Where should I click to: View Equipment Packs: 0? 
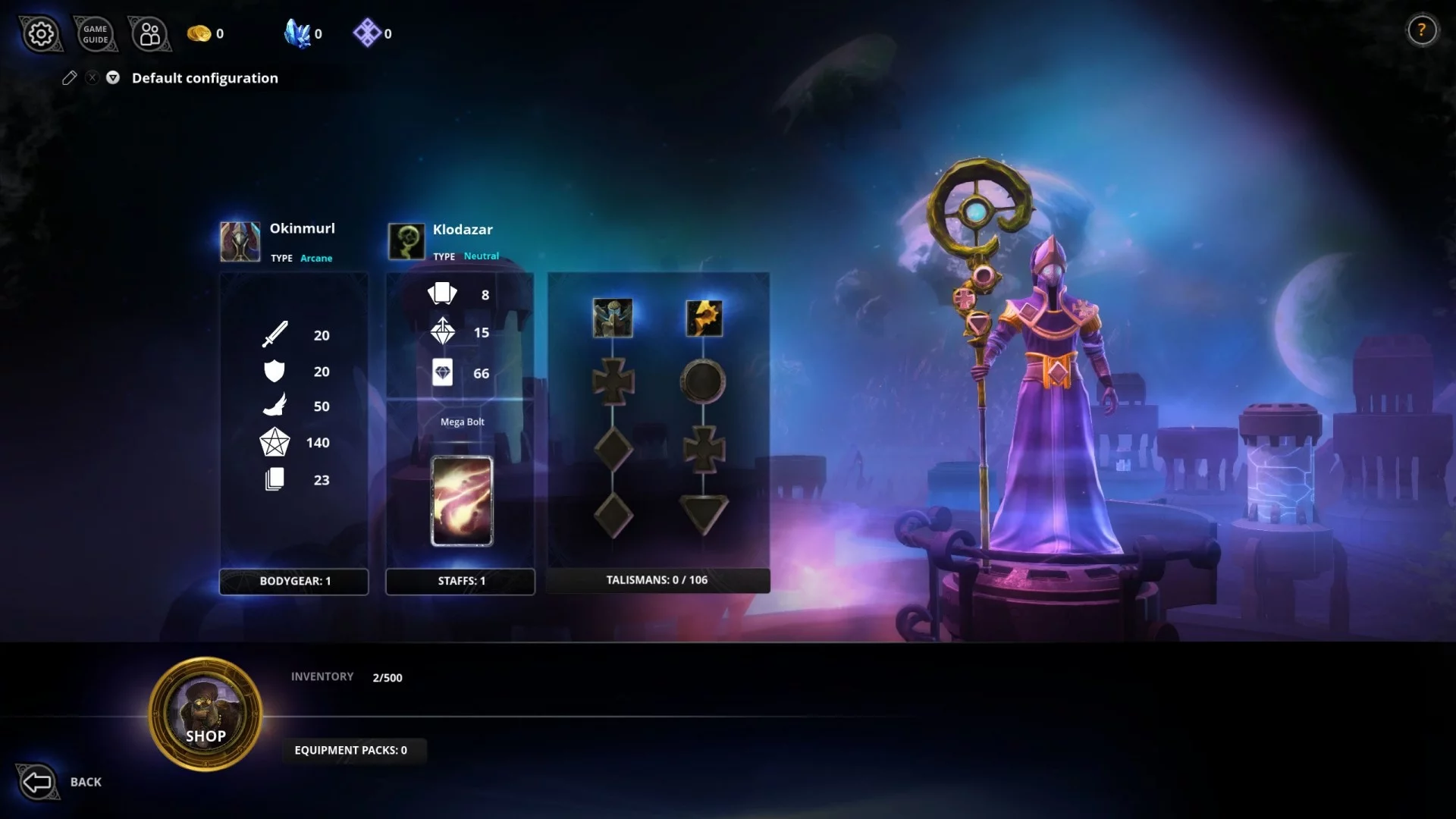coord(351,750)
